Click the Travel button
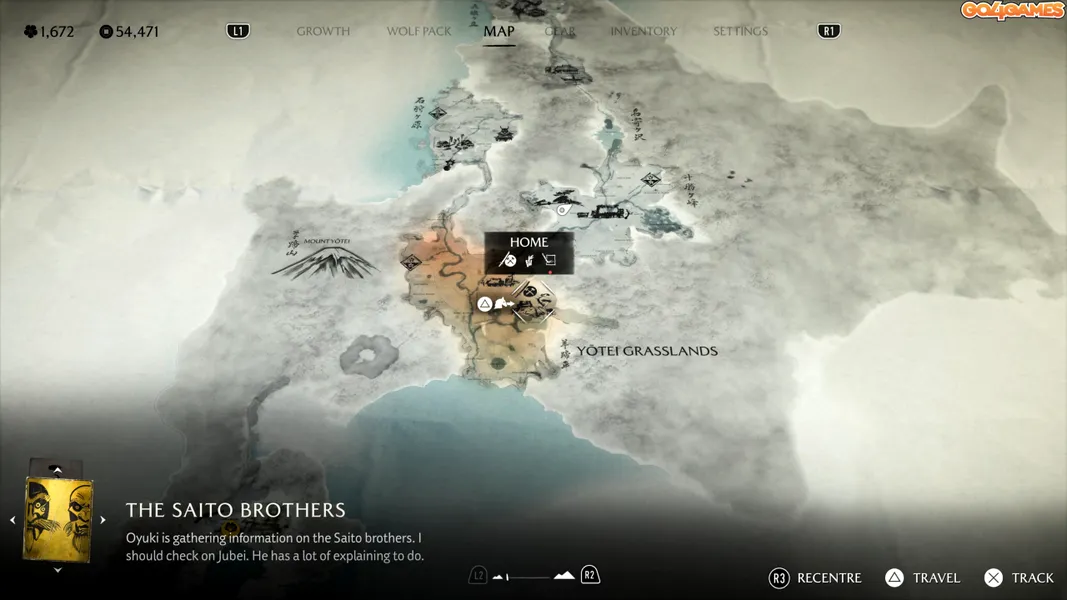 922,578
